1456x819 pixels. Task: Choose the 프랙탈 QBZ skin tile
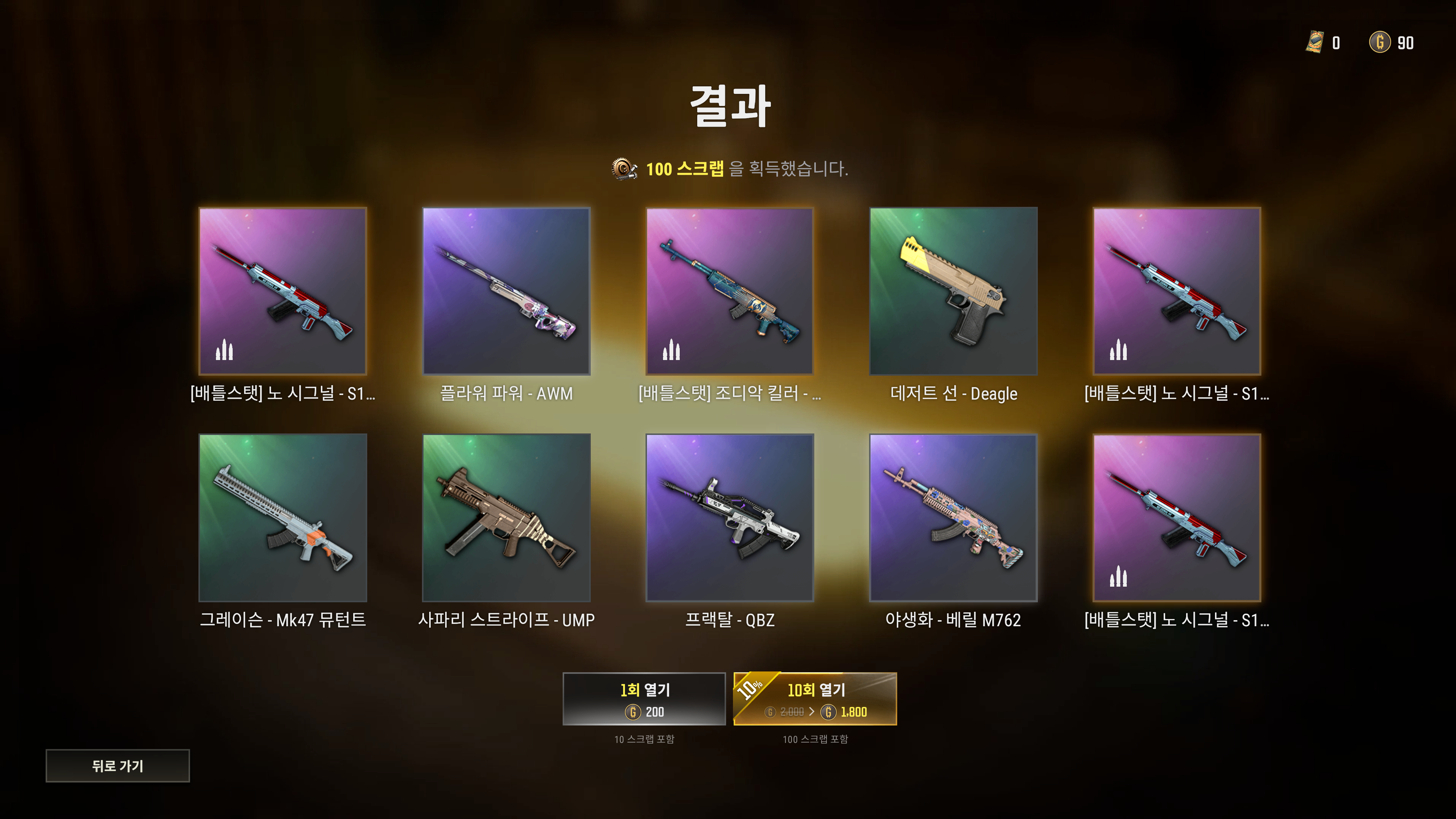pyautogui.click(x=729, y=517)
